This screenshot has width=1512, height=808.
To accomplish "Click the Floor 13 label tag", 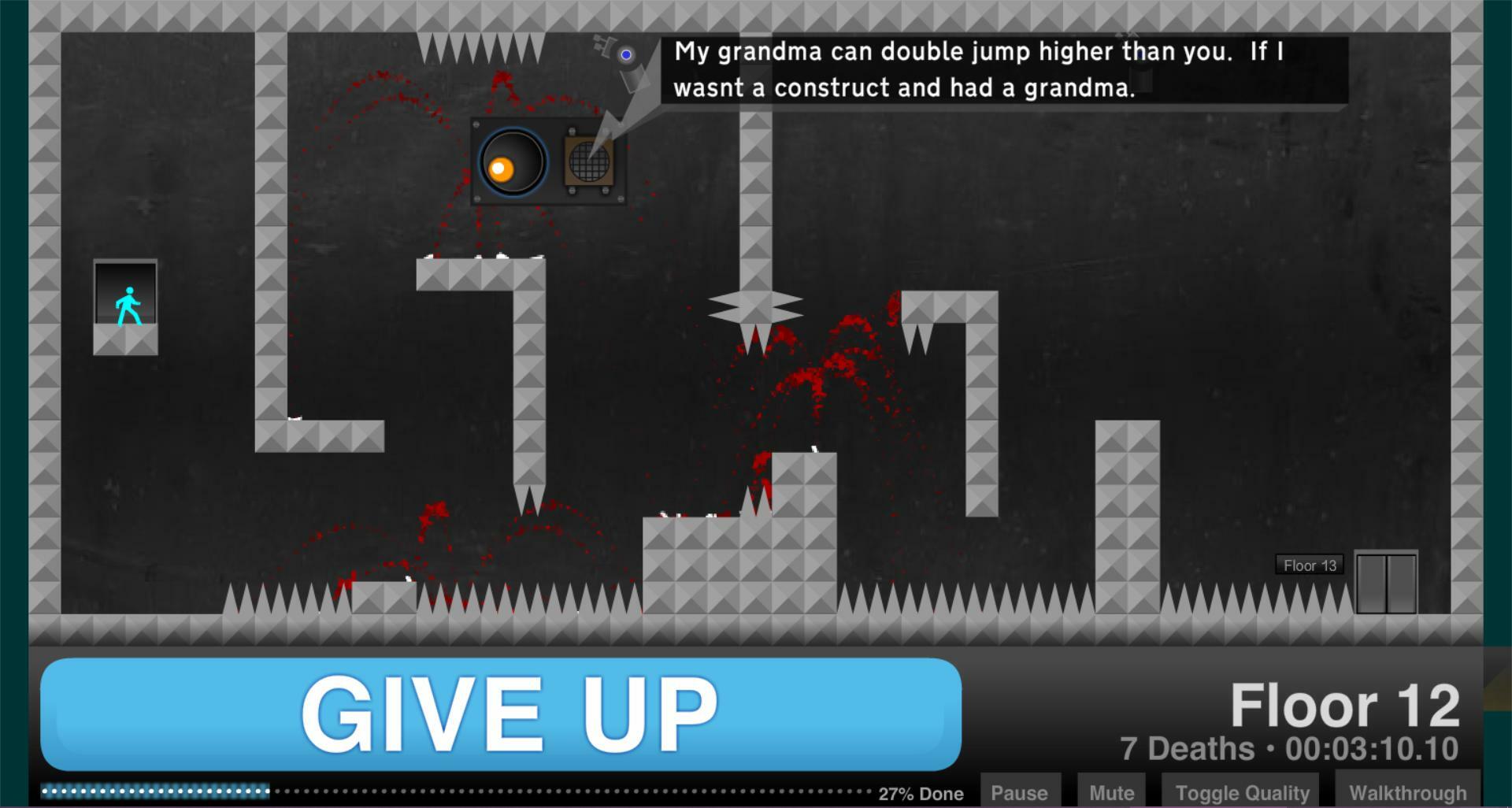I will 1309,565.
